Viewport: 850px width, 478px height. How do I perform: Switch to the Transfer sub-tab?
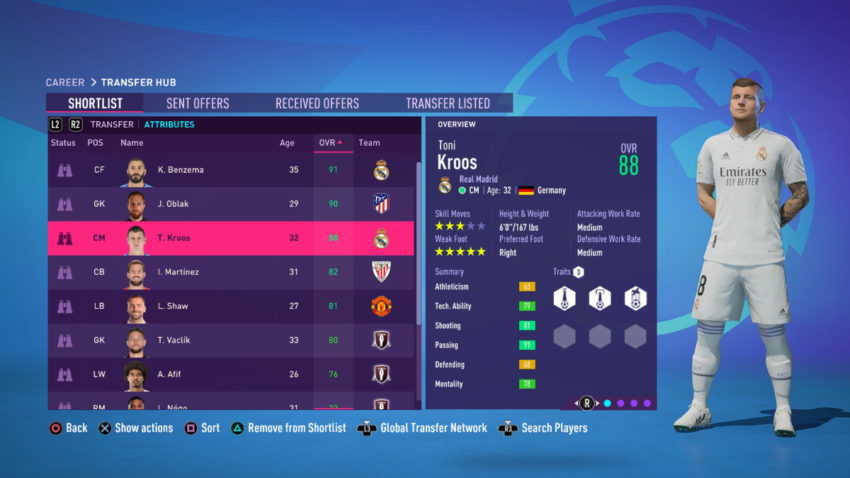click(112, 125)
